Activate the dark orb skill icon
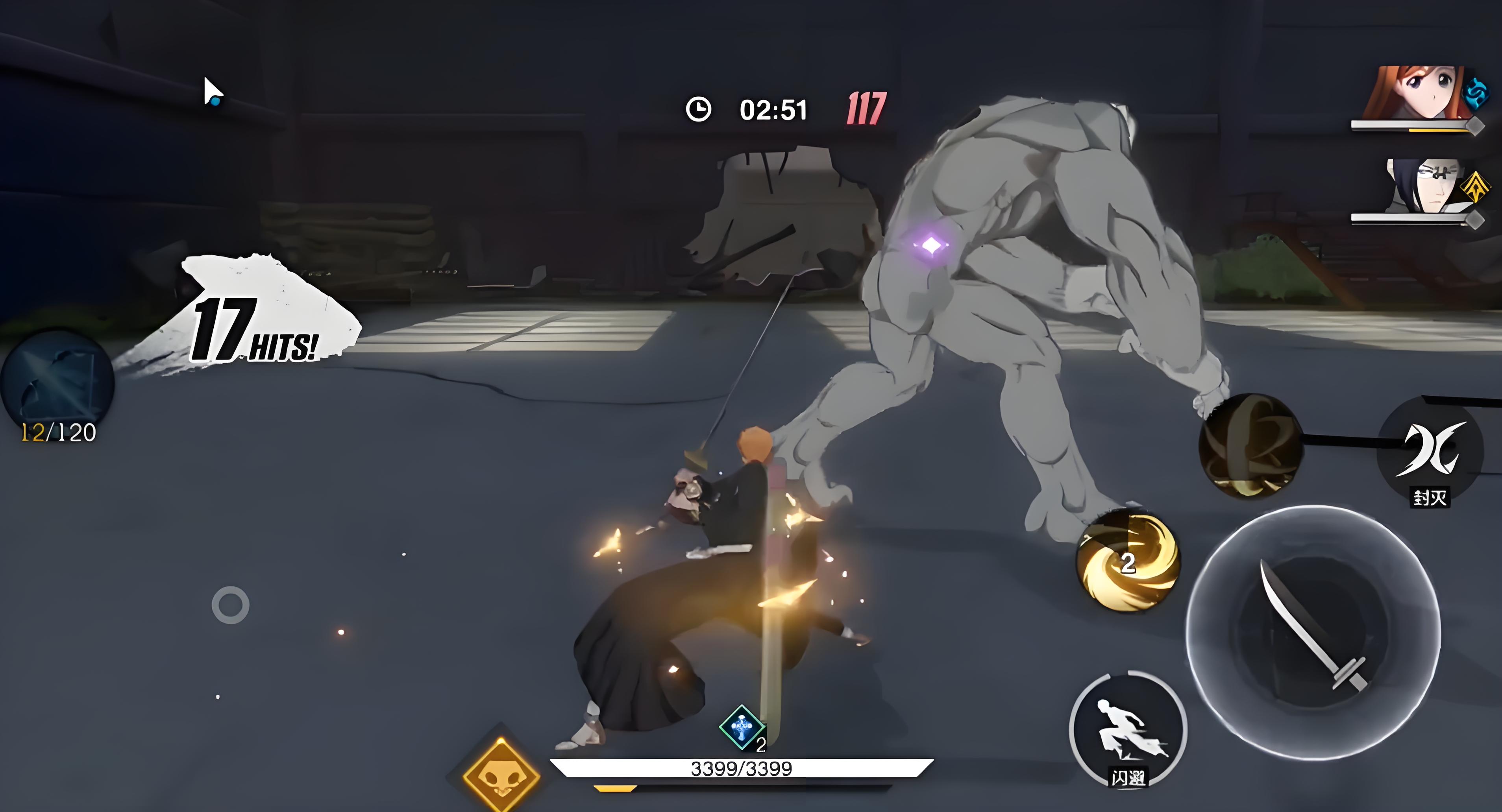This screenshot has width=1502, height=812. click(x=1250, y=445)
